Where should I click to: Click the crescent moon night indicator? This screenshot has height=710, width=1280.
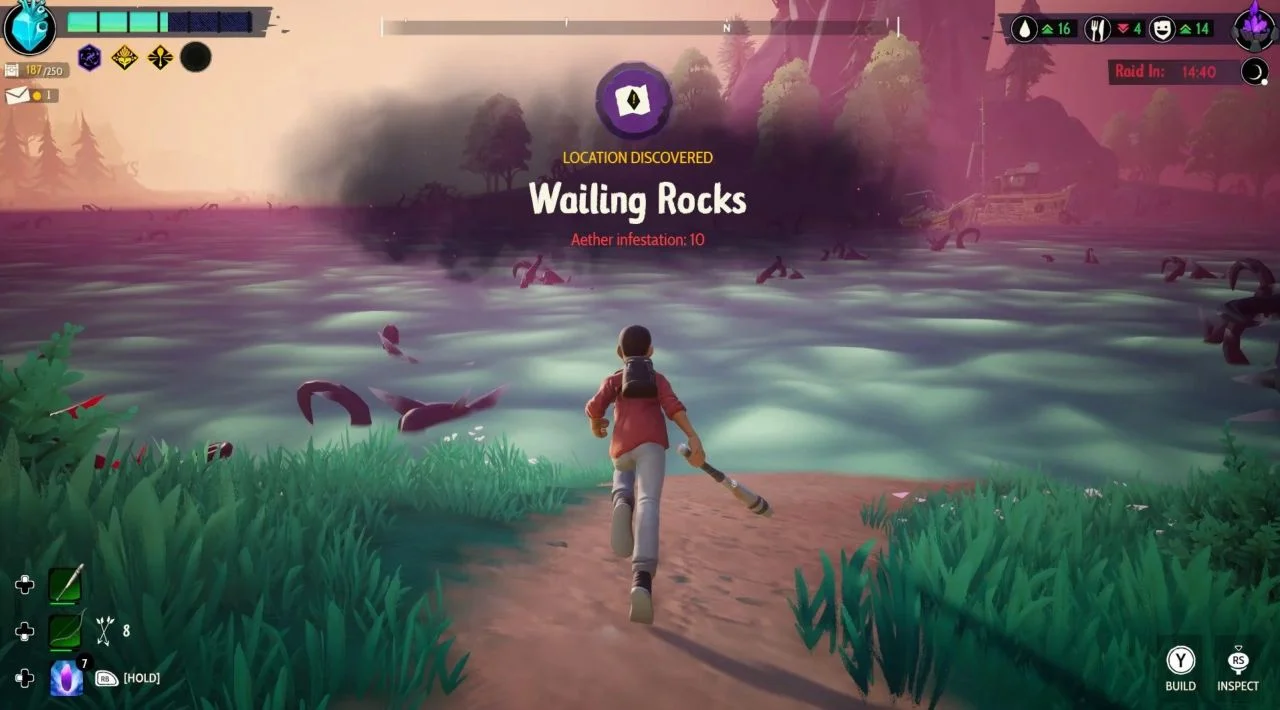[1254, 71]
